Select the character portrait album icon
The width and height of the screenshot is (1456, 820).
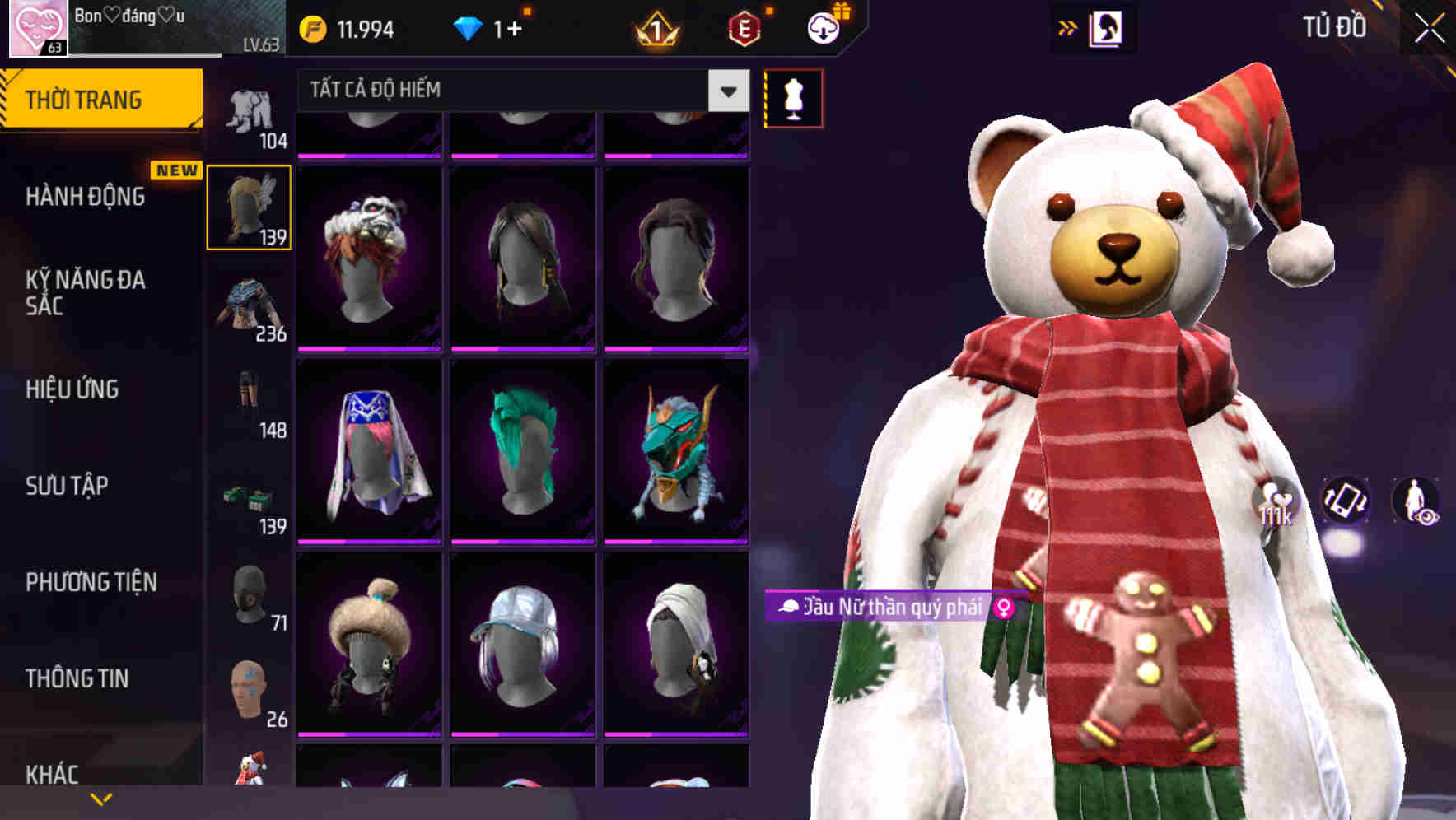pos(1108,27)
